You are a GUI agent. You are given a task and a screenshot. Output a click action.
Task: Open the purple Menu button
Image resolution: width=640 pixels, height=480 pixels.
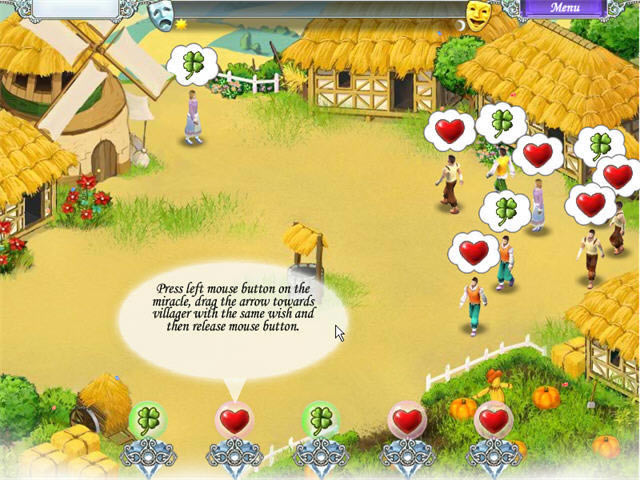(x=564, y=8)
